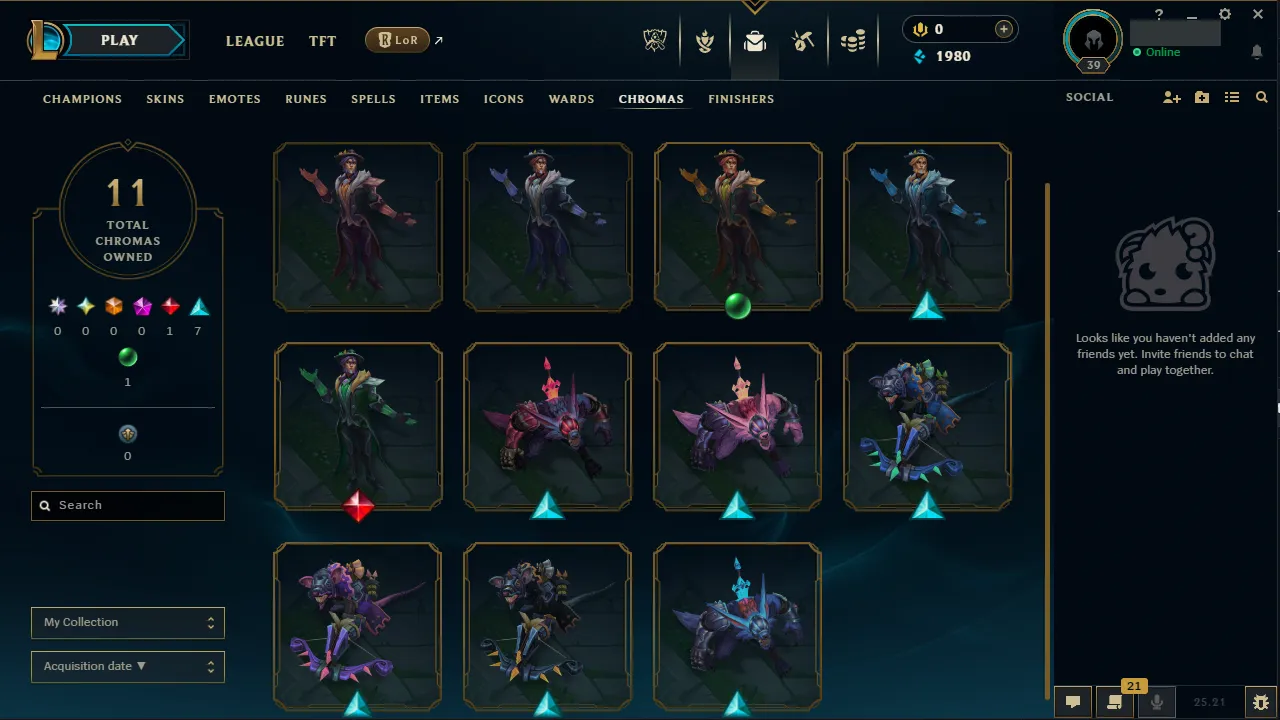This screenshot has height=720, width=1280.
Task: Open the Esports trophy icon
Action: (x=655, y=42)
